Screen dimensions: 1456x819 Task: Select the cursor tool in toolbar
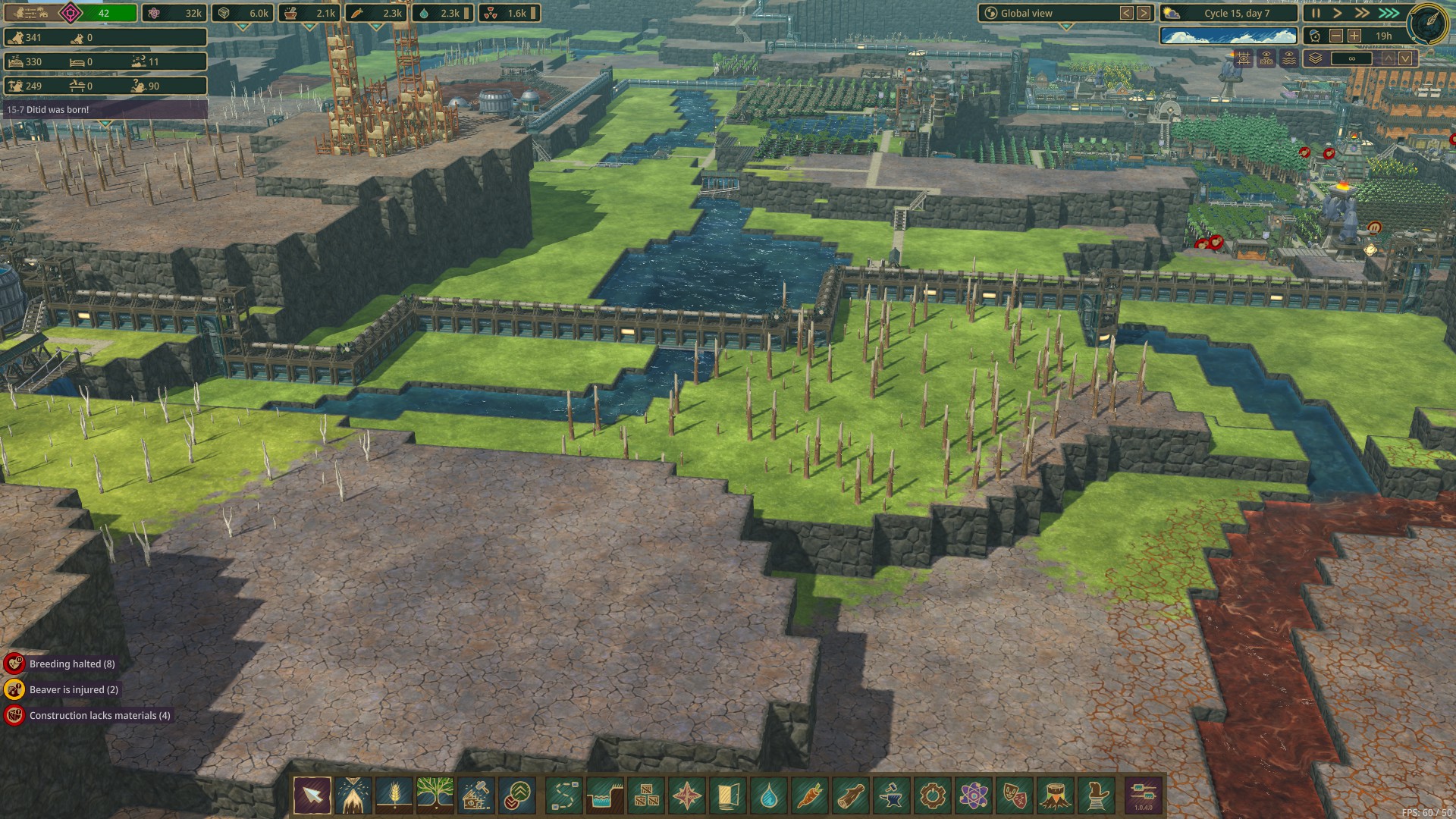pos(312,796)
